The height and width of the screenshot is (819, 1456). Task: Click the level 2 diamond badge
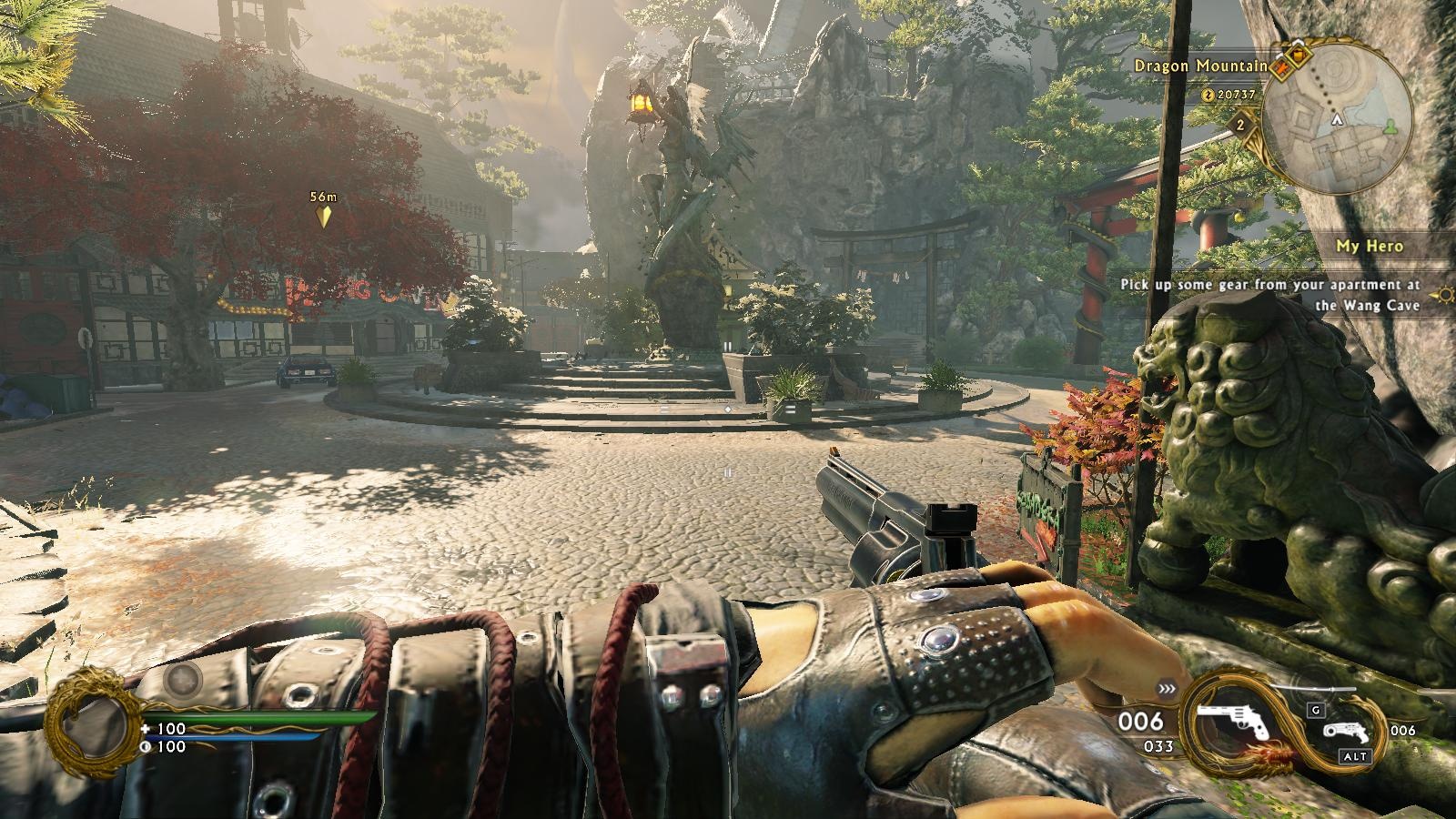[1239, 126]
